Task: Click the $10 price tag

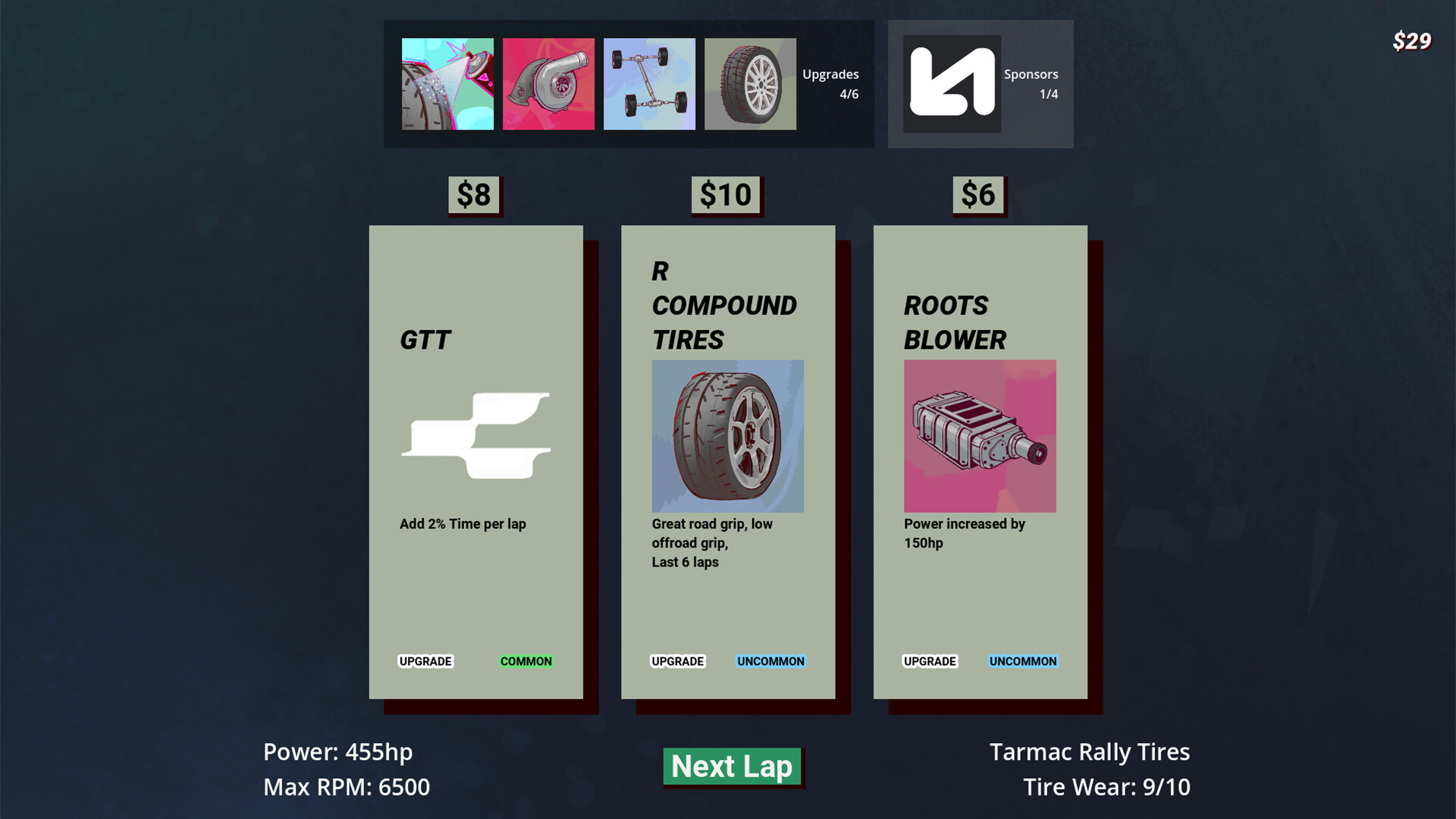Action: tap(726, 194)
